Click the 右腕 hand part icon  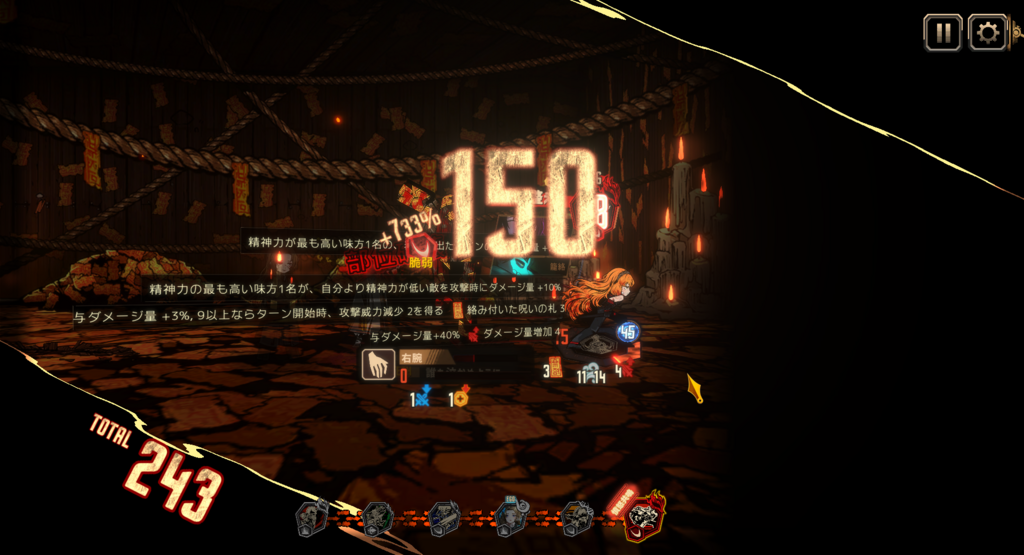pyautogui.click(x=377, y=365)
